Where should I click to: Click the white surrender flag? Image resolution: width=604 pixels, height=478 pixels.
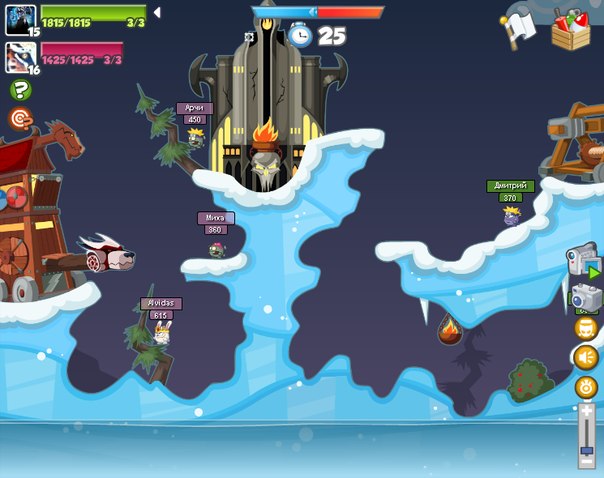(519, 28)
